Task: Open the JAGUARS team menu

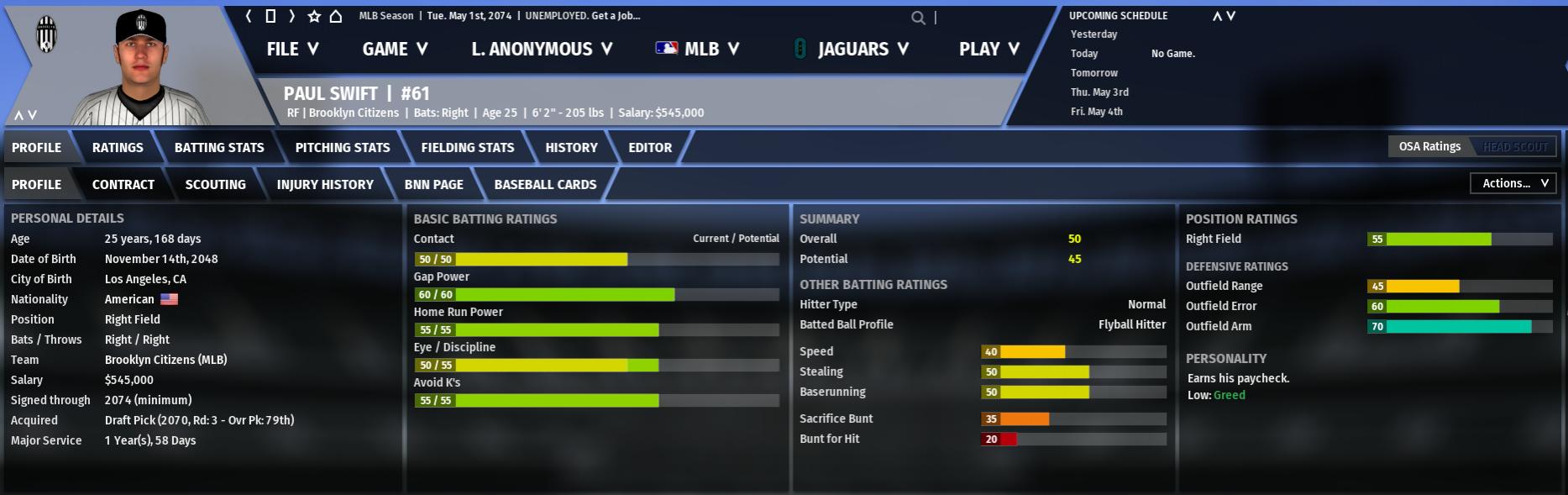Action: coord(852,49)
